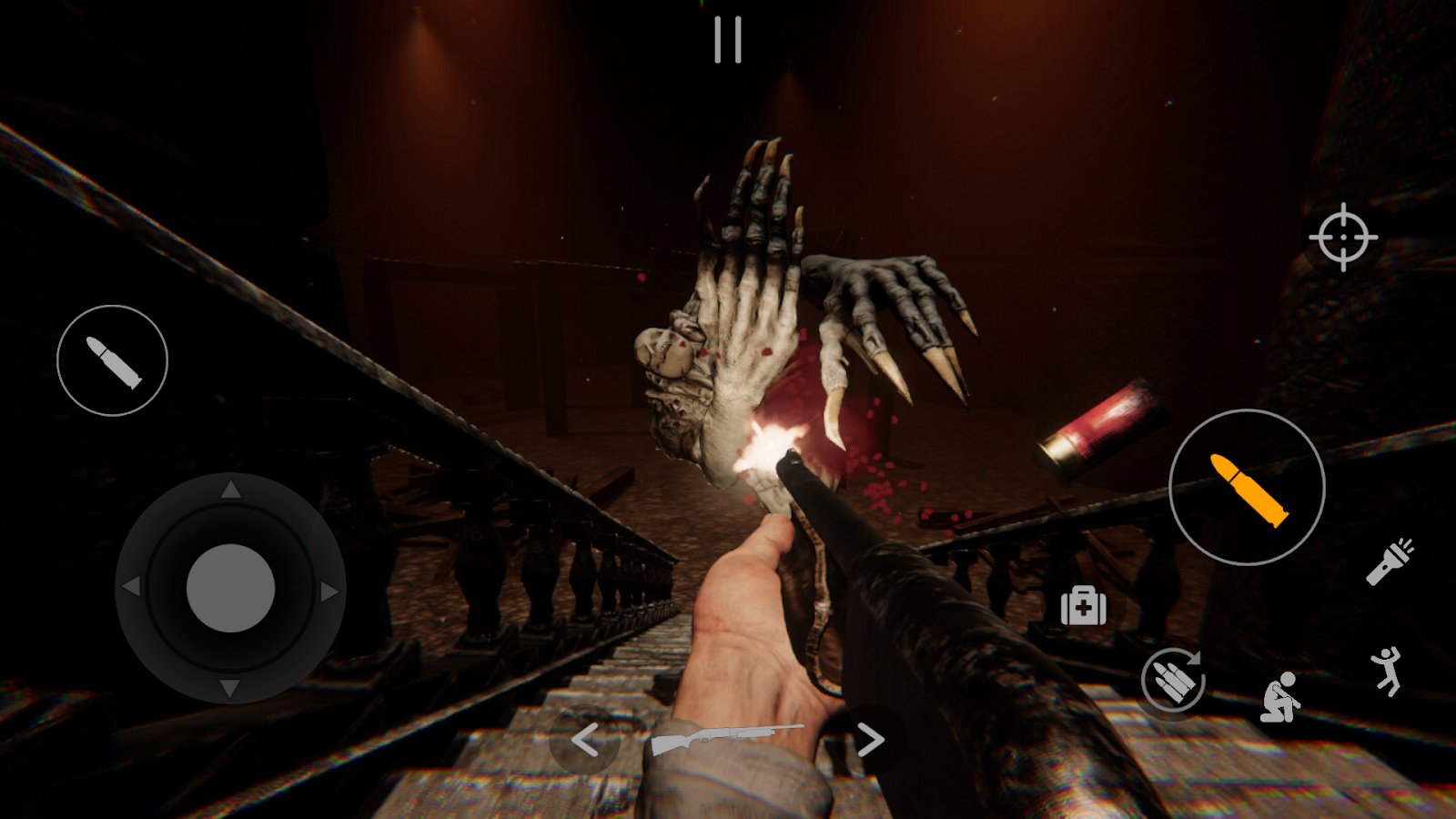Switch to the previous weapon arrow
1456x819 pixels.
point(585,740)
